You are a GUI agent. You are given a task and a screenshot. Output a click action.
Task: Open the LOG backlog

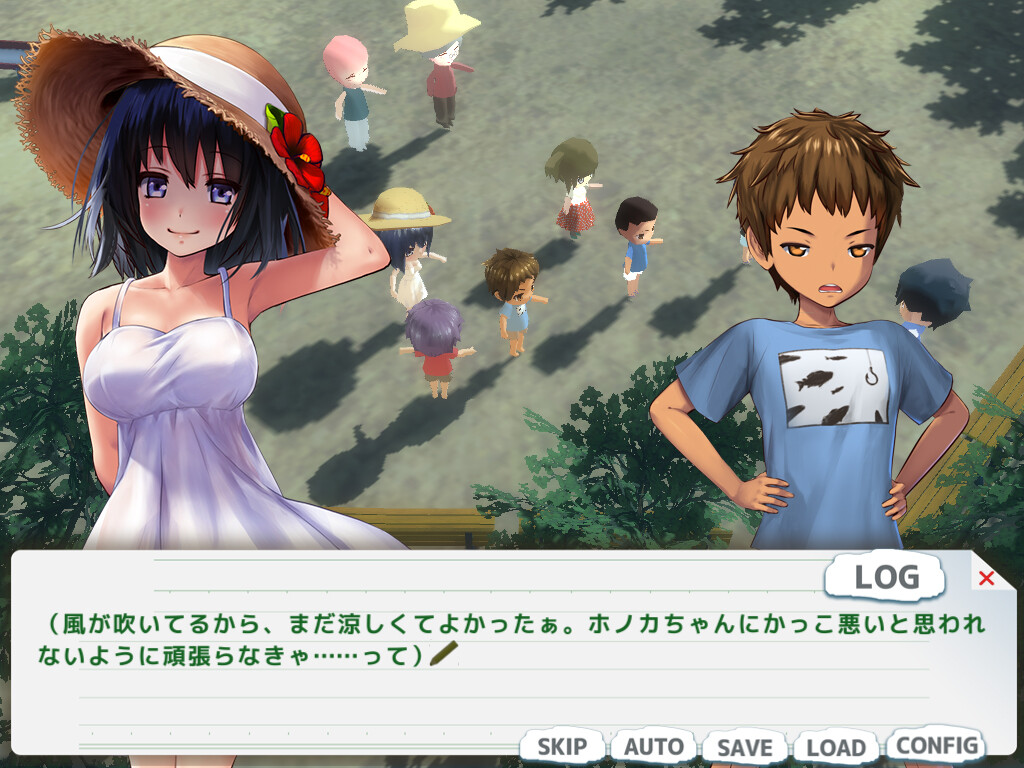[886, 577]
